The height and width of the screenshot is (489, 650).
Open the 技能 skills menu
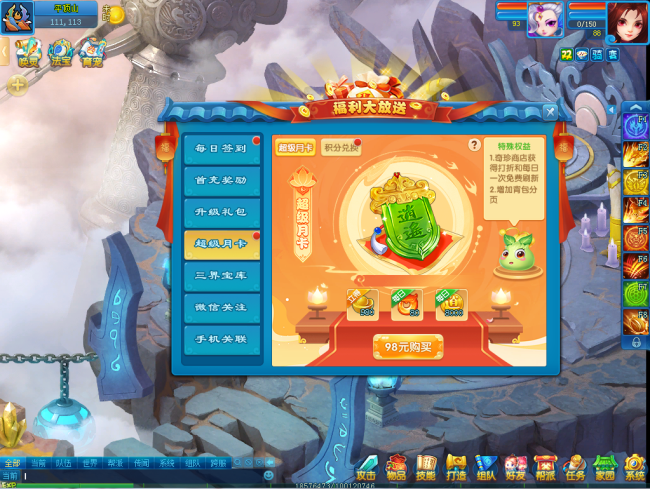tap(427, 467)
